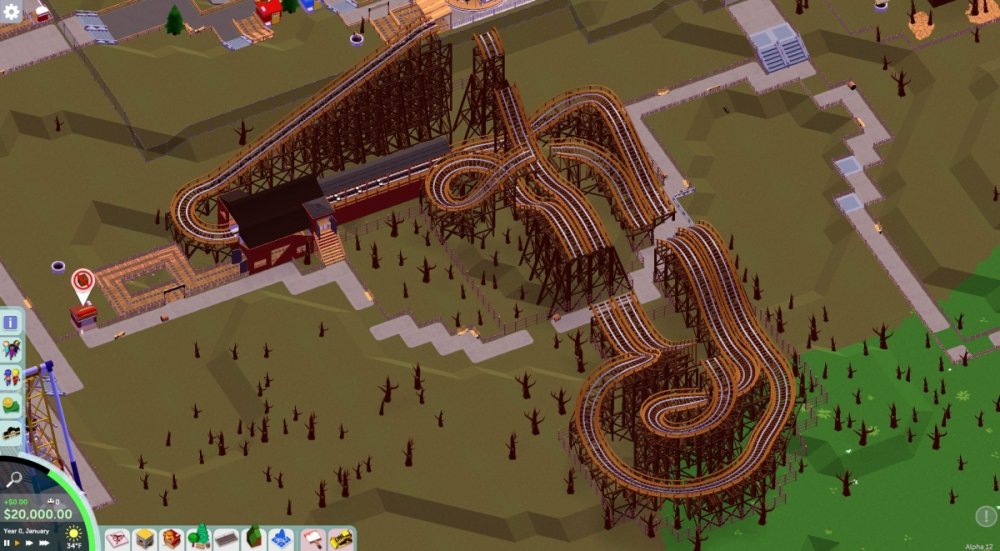Open the finances money icon
The image size is (1000, 551).
coord(12,405)
